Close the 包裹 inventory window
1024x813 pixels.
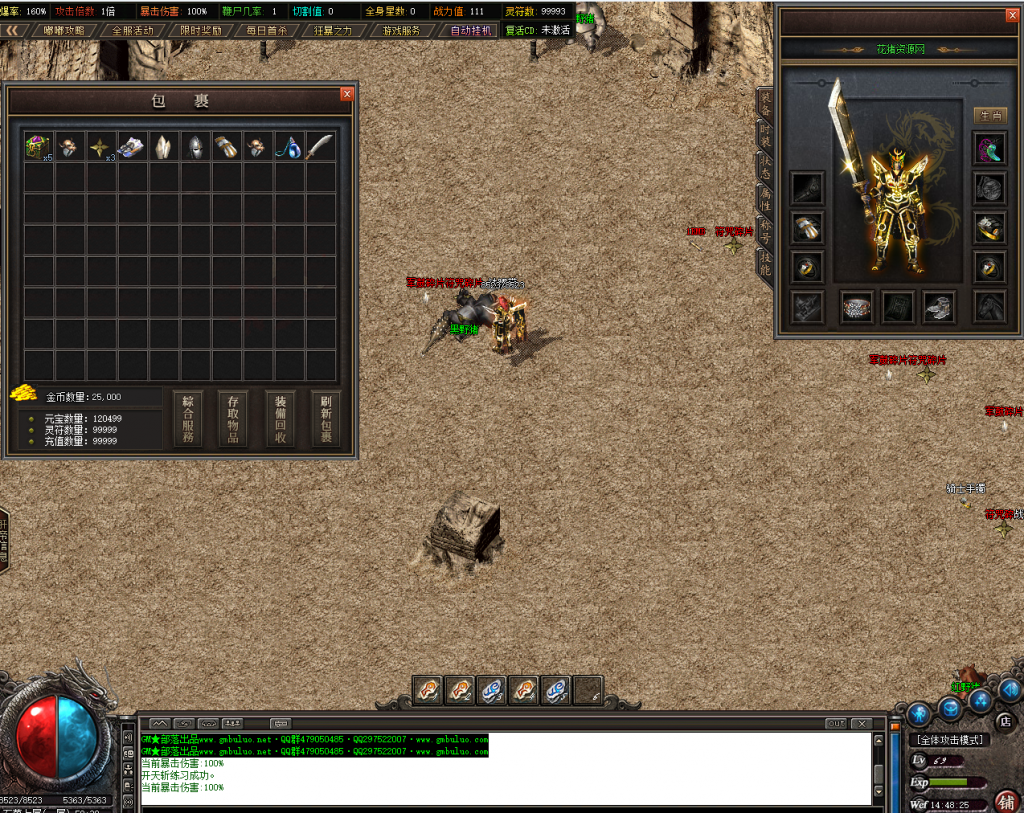pyautogui.click(x=347, y=94)
